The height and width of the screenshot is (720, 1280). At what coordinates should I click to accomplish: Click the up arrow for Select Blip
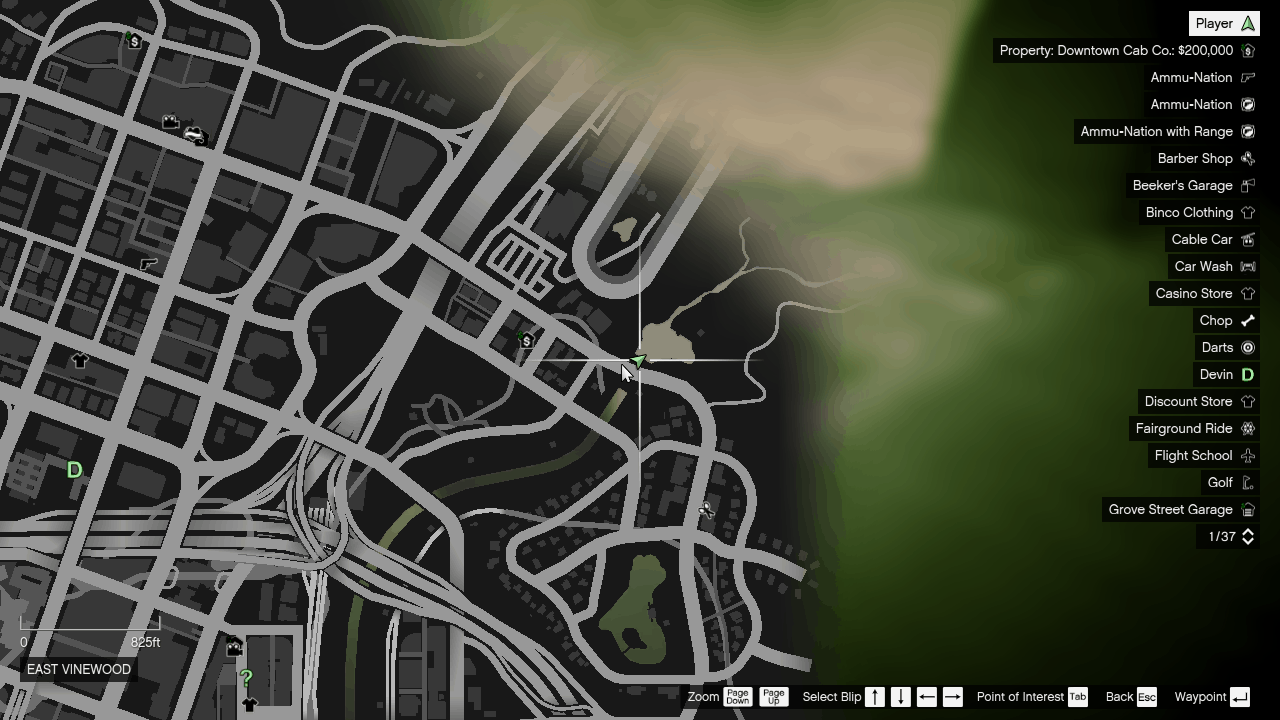(873, 697)
